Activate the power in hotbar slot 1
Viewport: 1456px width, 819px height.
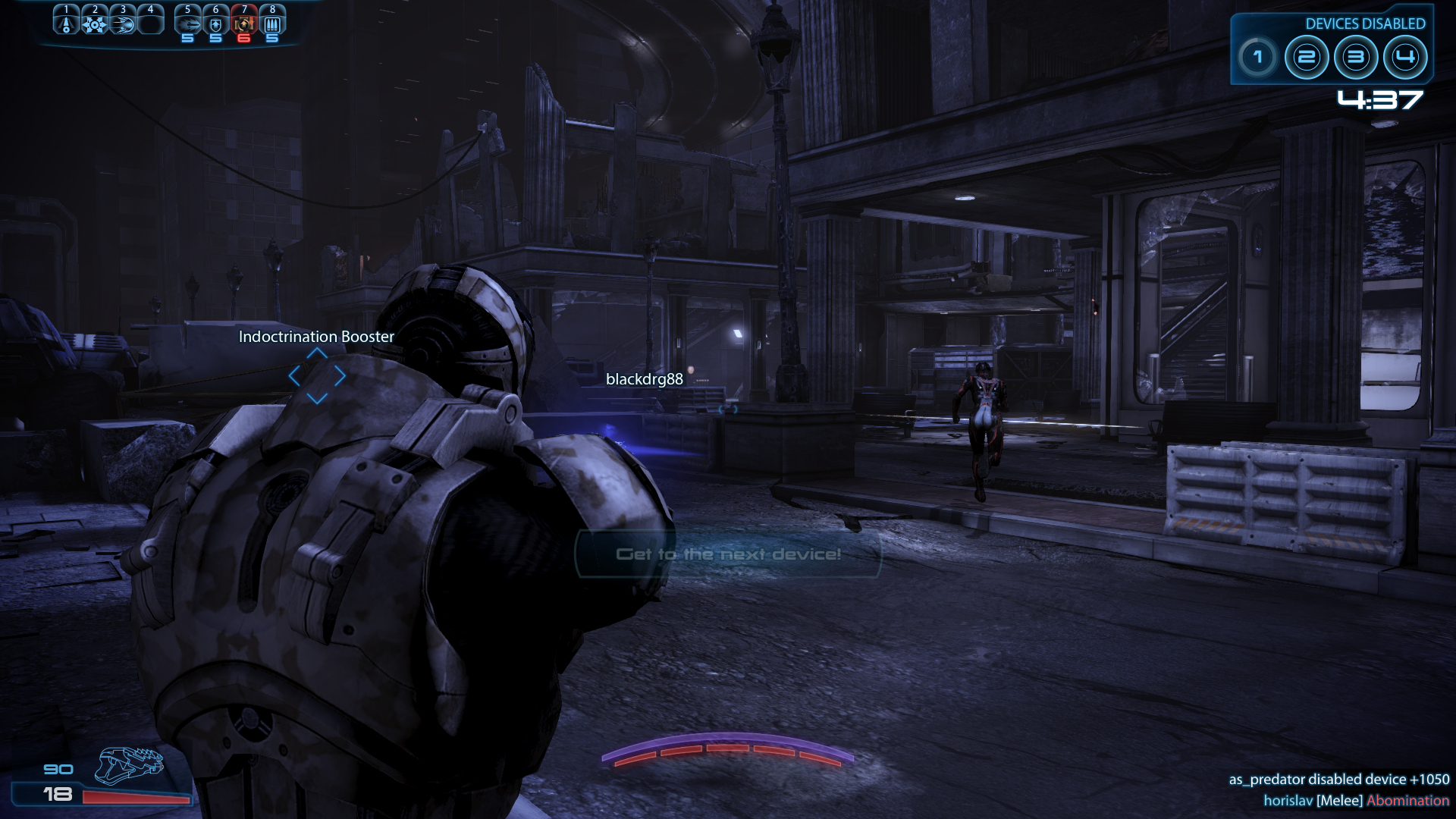click(x=66, y=23)
